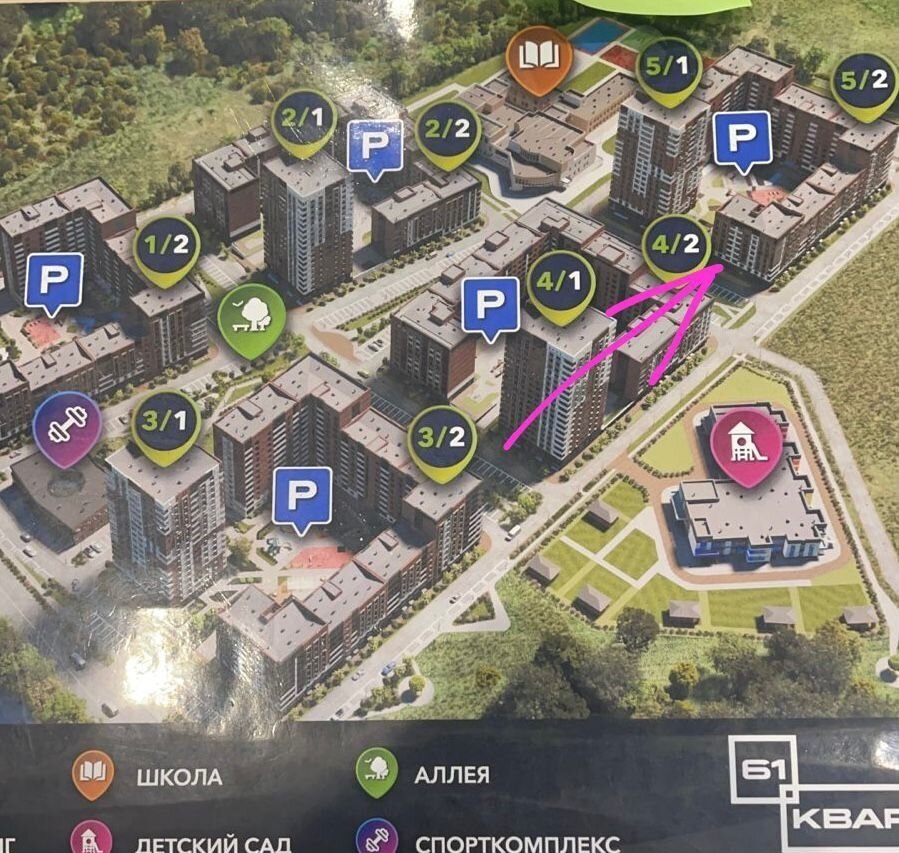Screen dimensions: 899x853
Task: Click the 3/2 building pin
Action: [442, 439]
